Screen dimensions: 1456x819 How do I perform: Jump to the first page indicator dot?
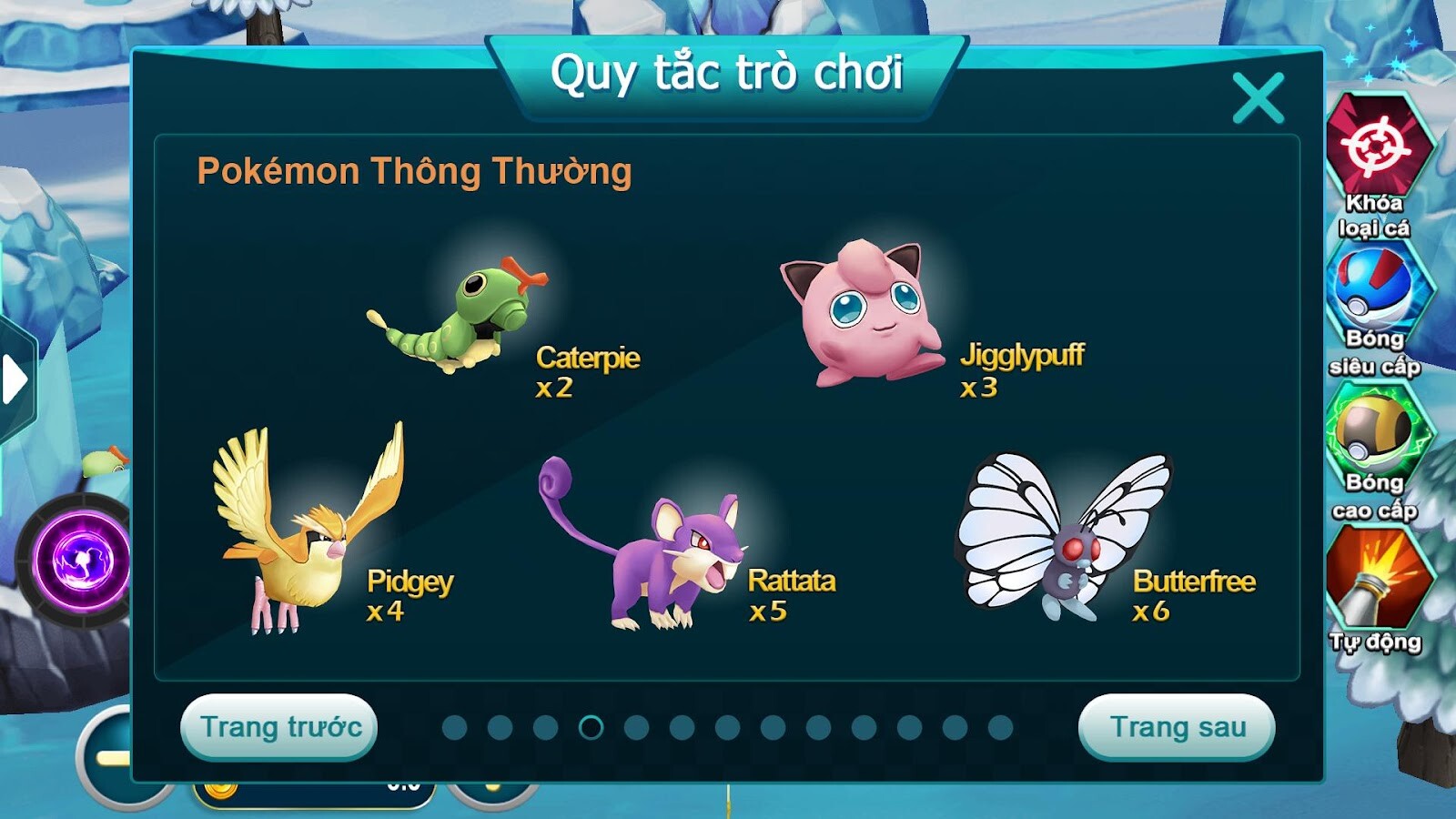point(455,728)
